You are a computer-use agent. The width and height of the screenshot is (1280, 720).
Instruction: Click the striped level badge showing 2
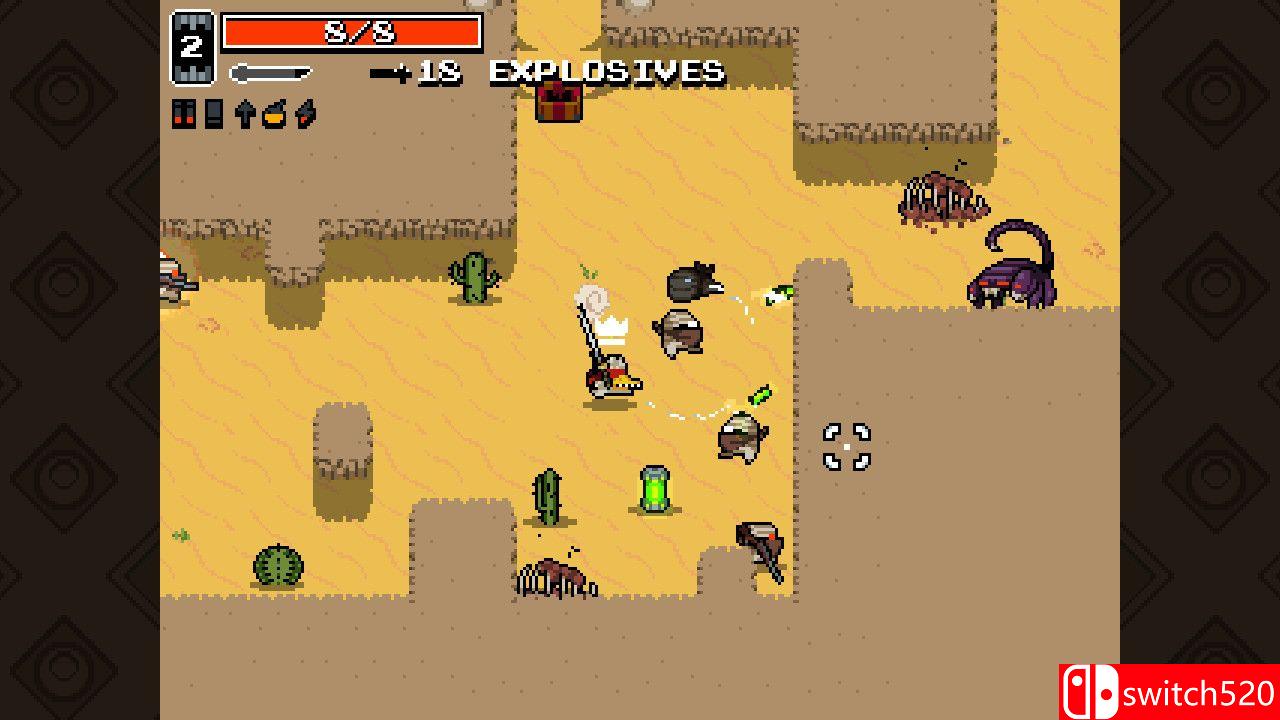tap(193, 40)
